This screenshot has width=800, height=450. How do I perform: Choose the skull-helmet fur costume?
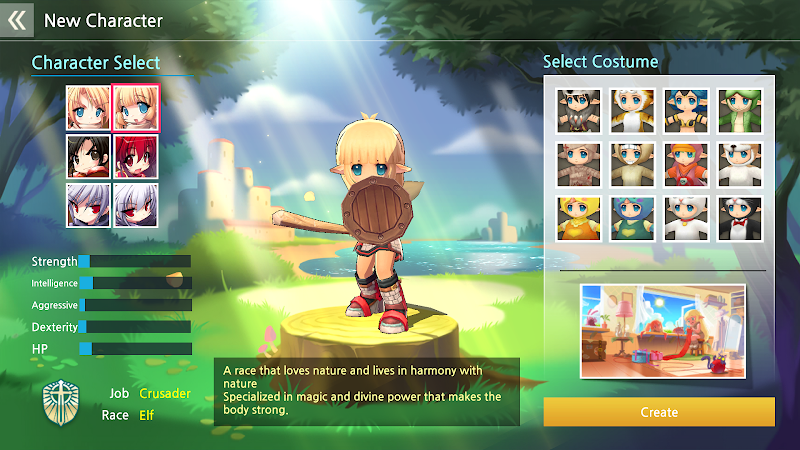[x=581, y=110]
